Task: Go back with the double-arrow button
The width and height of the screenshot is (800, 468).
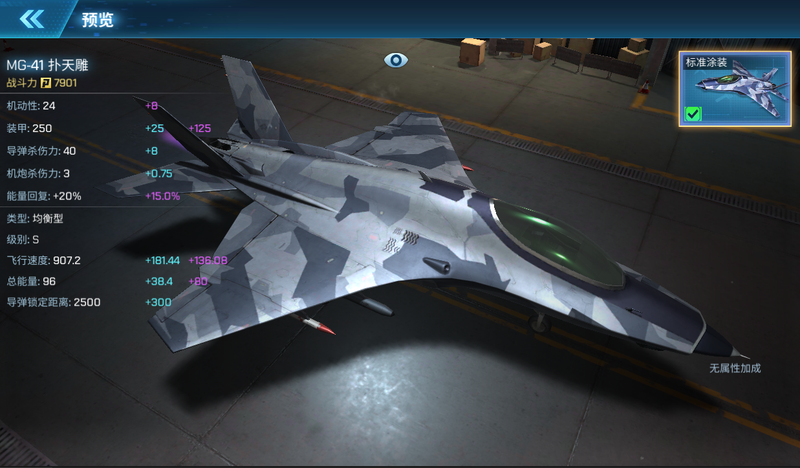Action: (x=32, y=18)
